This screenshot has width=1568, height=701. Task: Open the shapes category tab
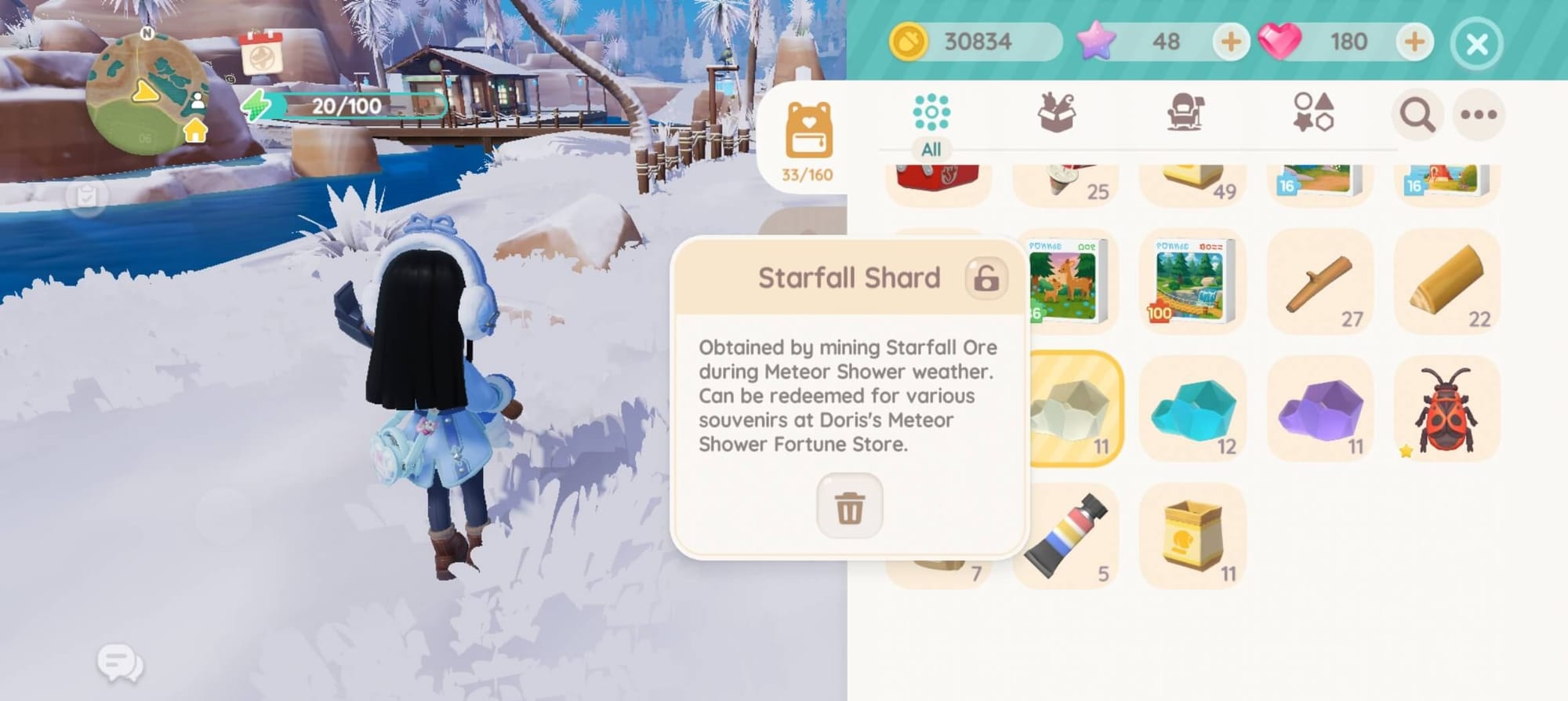[x=1313, y=114]
